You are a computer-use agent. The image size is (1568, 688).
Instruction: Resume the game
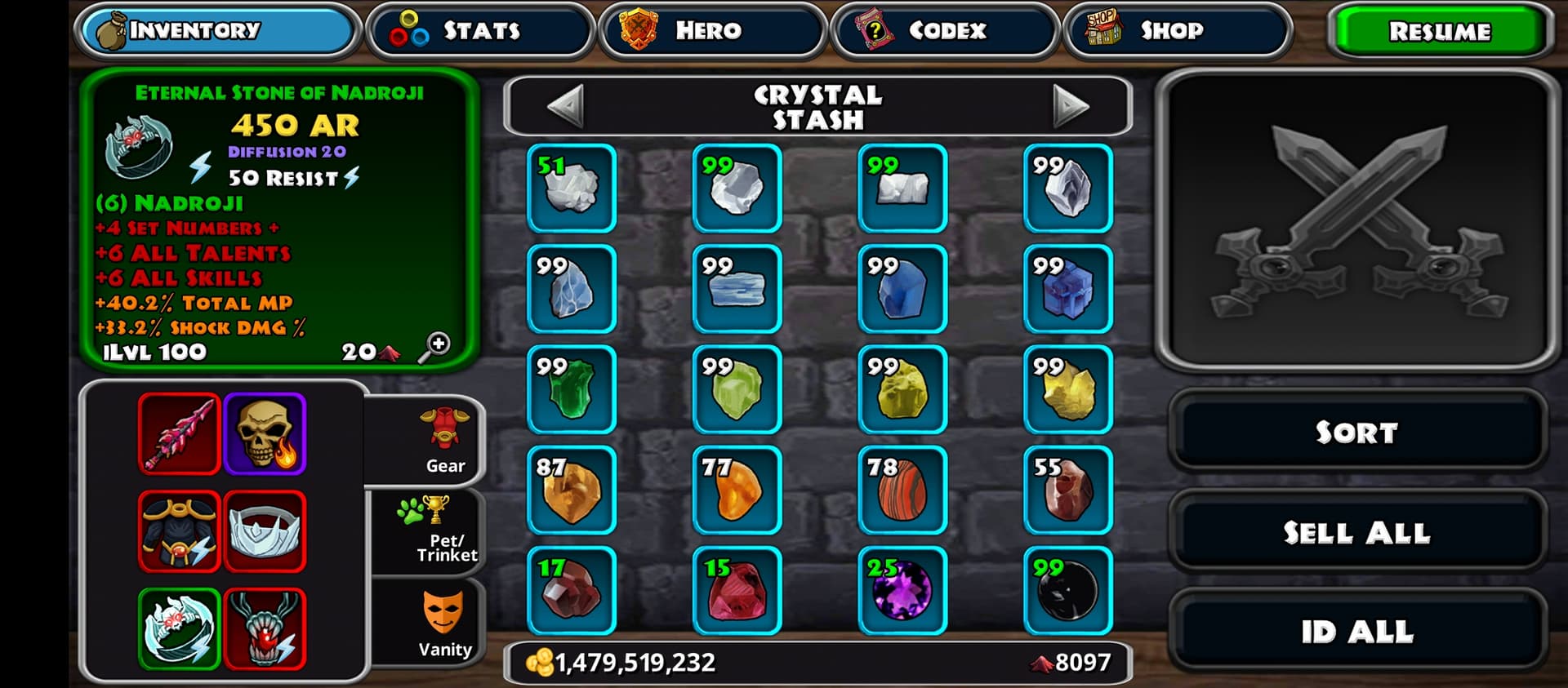1439,31
